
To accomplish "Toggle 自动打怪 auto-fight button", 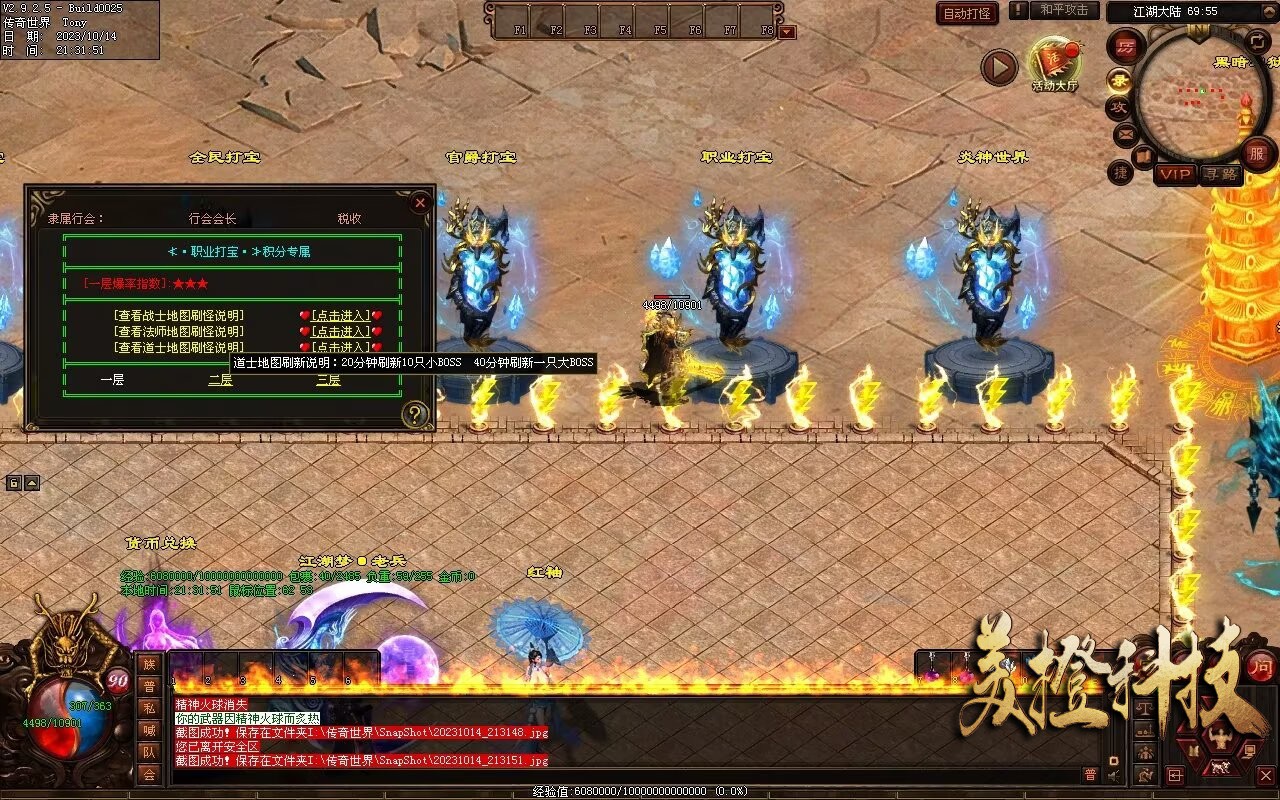I will (x=967, y=13).
